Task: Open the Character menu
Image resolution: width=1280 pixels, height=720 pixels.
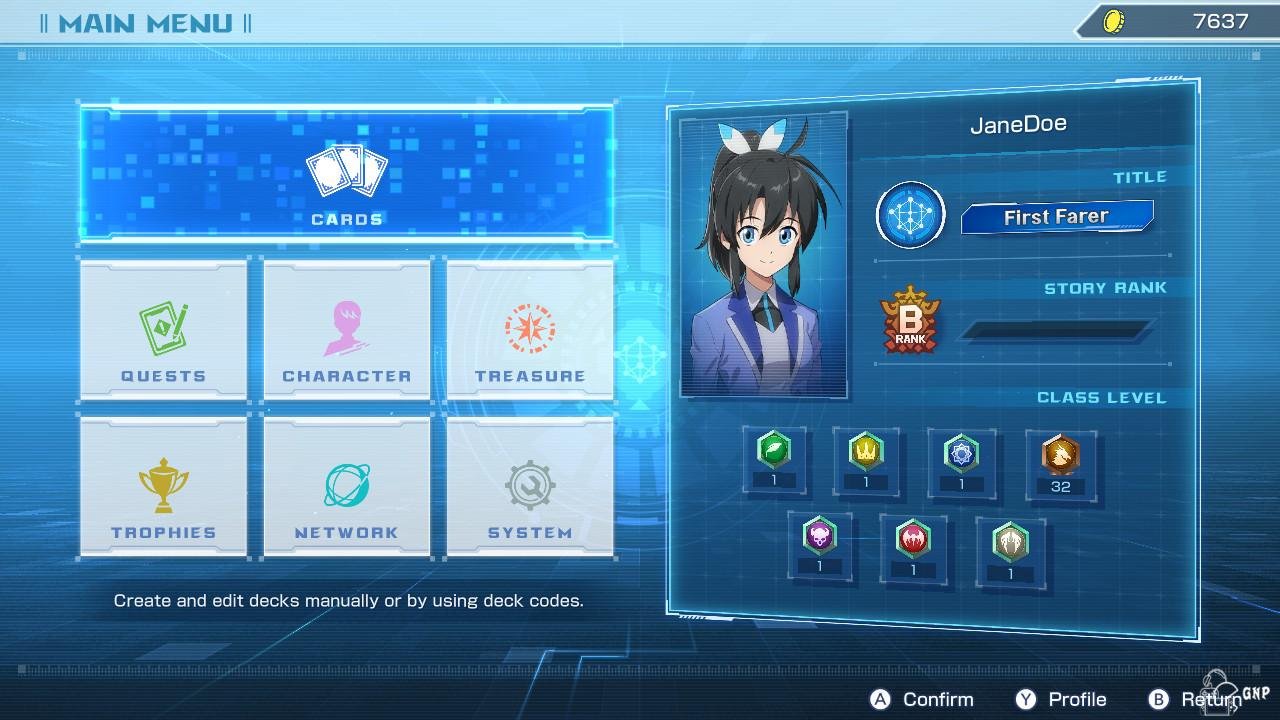Action: pyautogui.click(x=346, y=330)
